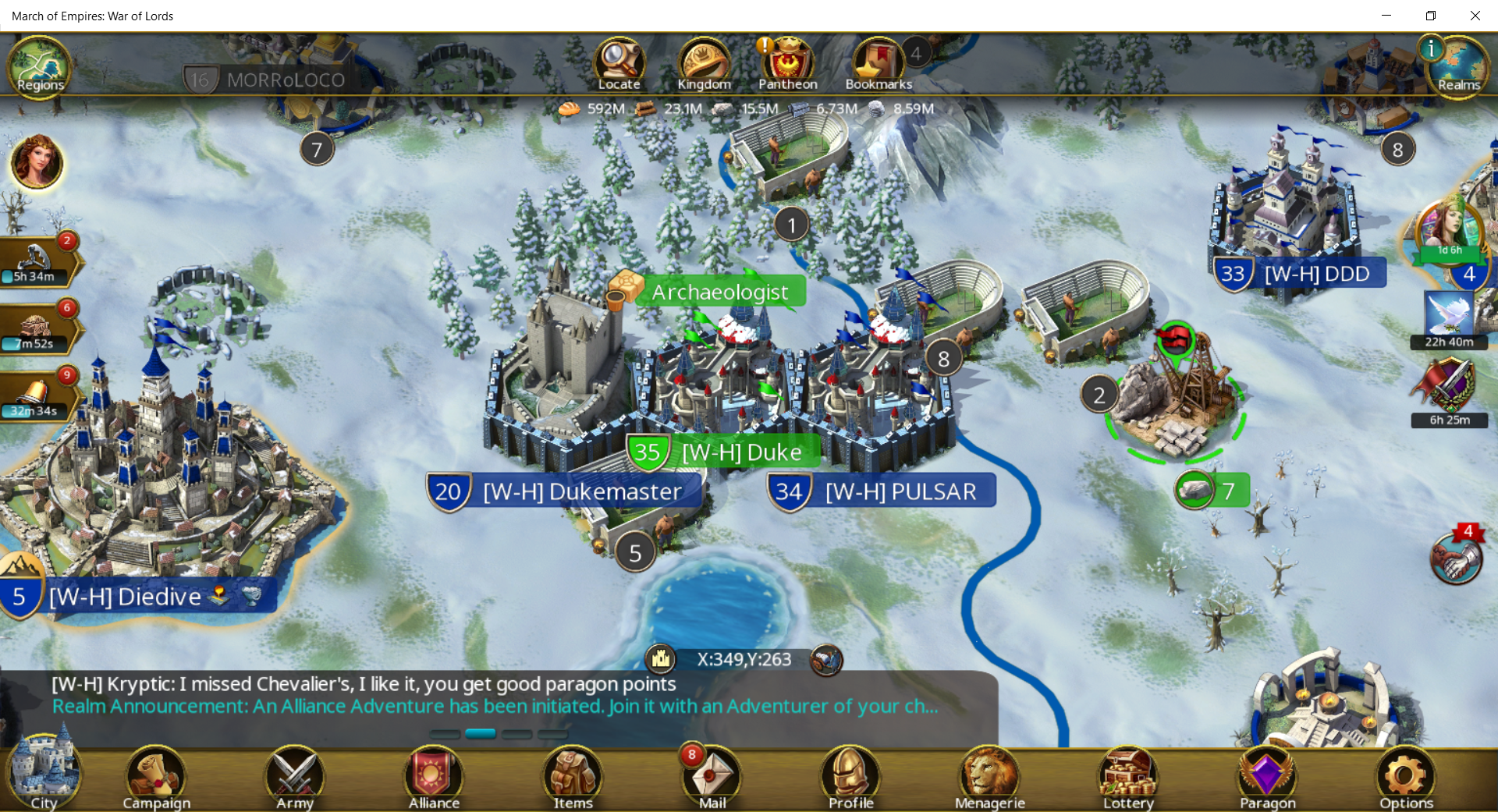Show saved Bookmarks
The image size is (1498, 812).
pyautogui.click(x=878, y=64)
